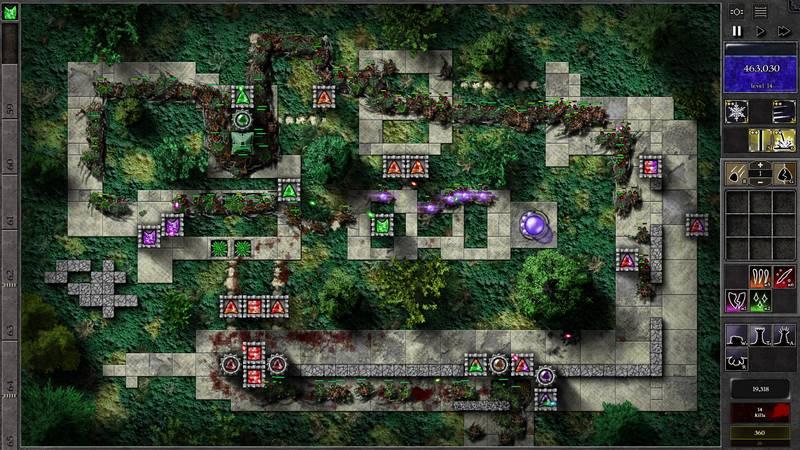
Task: Create a purple broken-heart gem
Action: pyautogui.click(x=737, y=299)
